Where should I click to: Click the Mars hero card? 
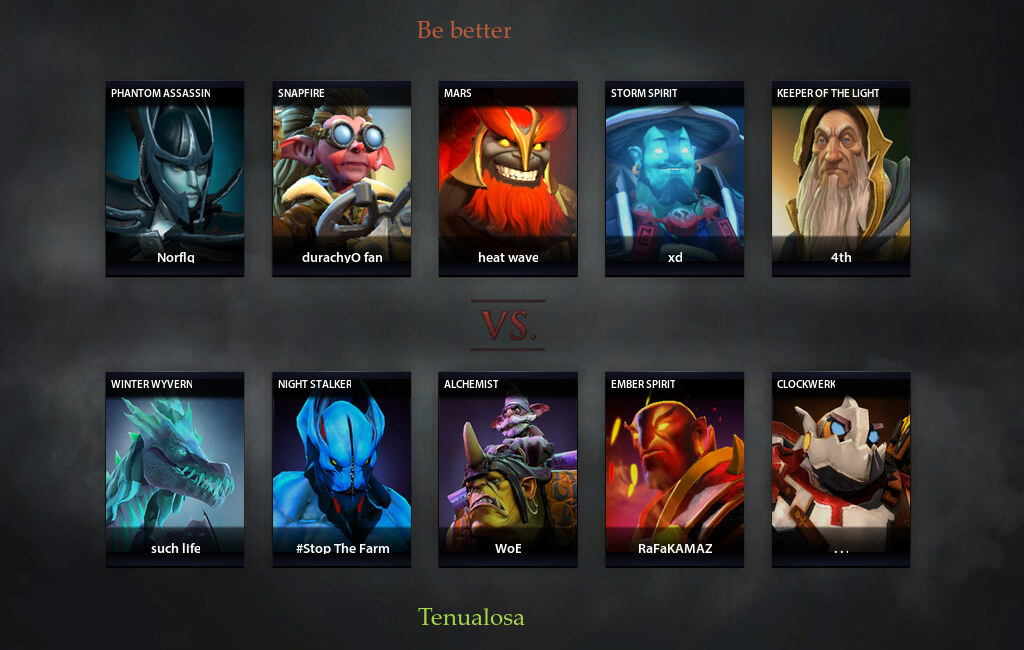click(x=508, y=178)
